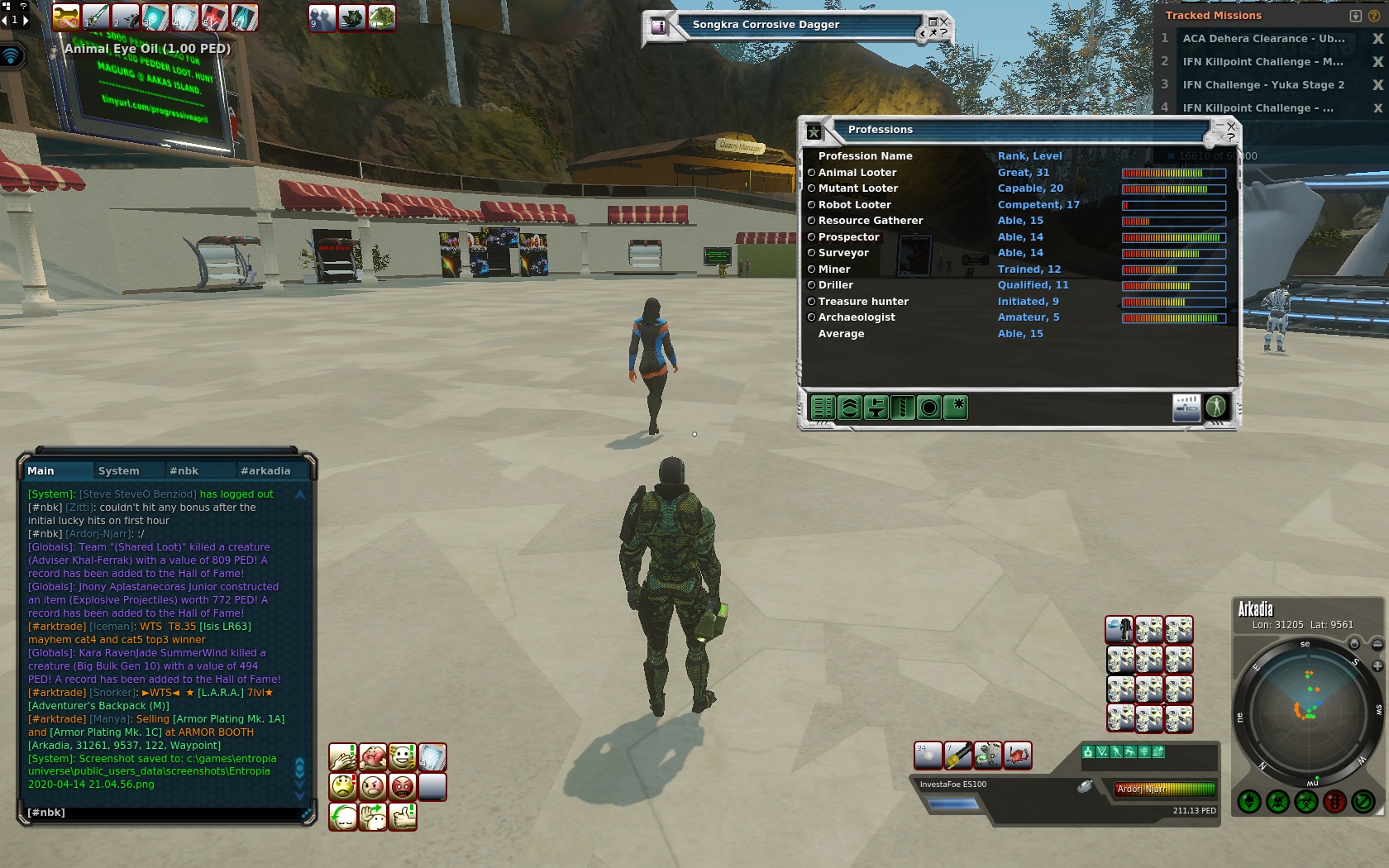Click the green human figure icon in Professions
The width and height of the screenshot is (1389, 868).
point(1215,407)
